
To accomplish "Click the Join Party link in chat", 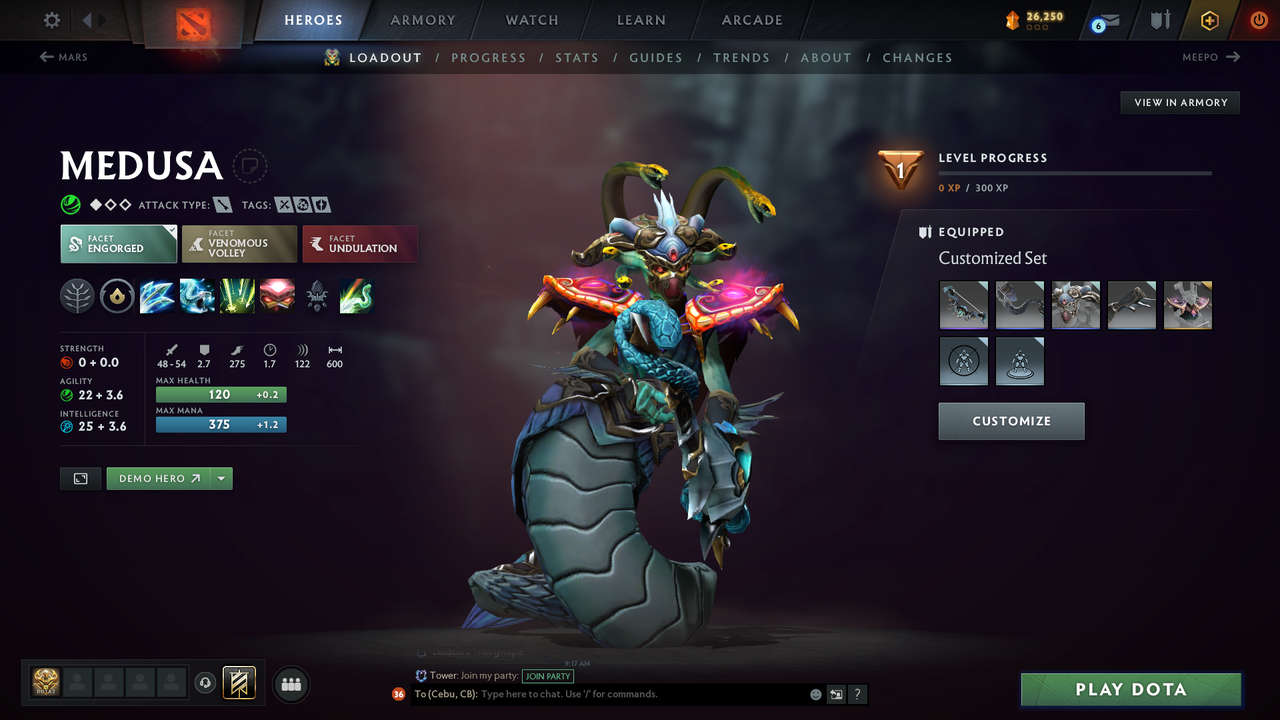I will coord(547,676).
